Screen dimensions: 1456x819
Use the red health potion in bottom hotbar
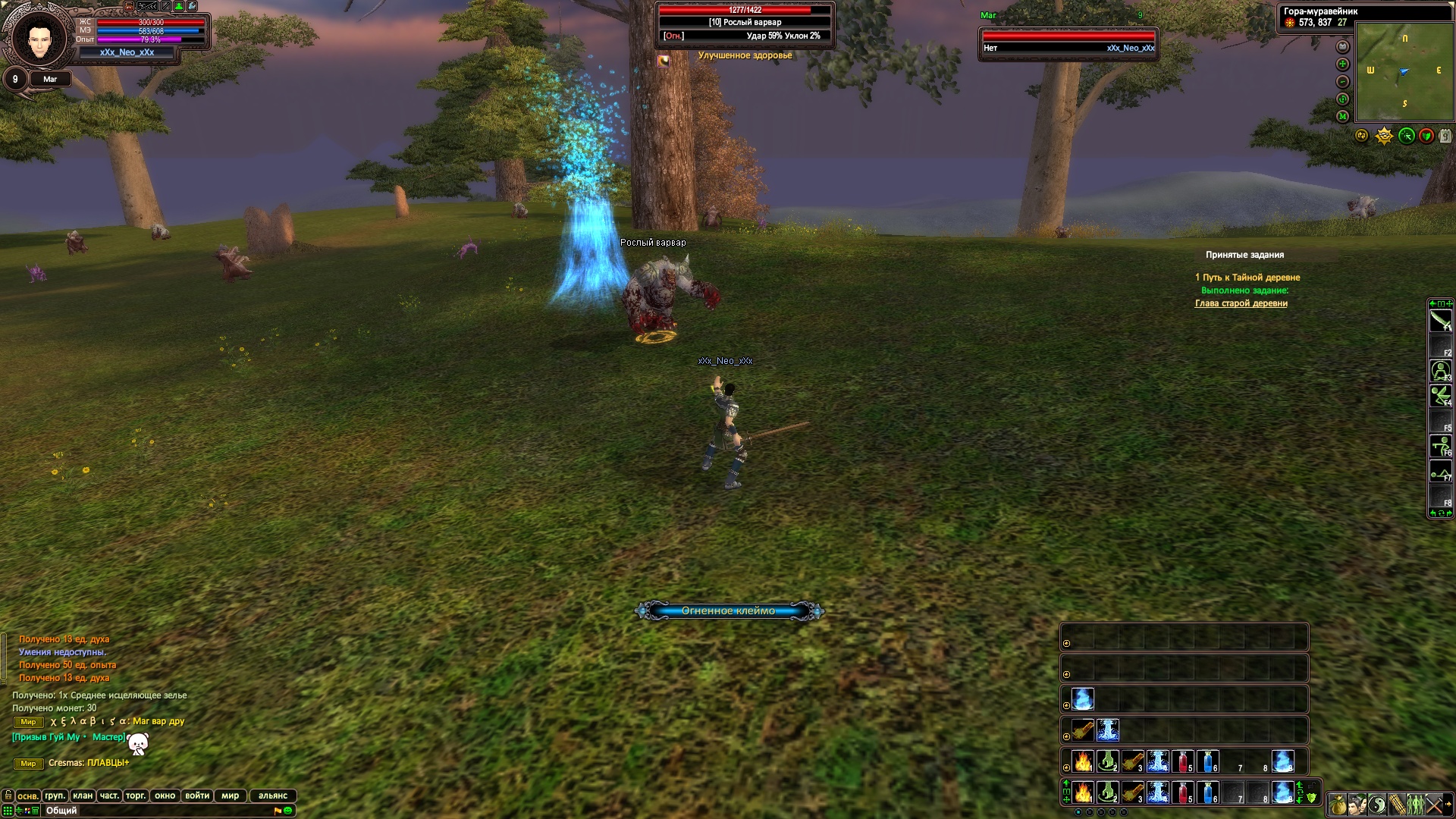click(x=1182, y=793)
